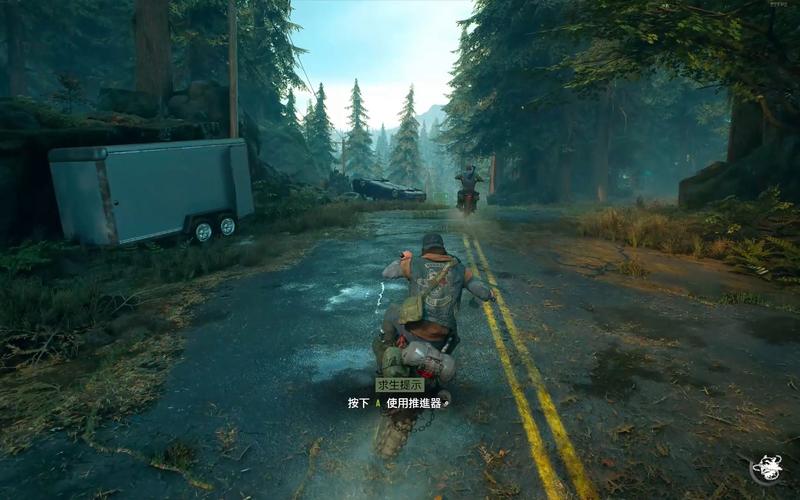Image resolution: width=800 pixels, height=500 pixels.
Task: Click the bull-head emblem icon
Action: pyautogui.click(x=767, y=469)
